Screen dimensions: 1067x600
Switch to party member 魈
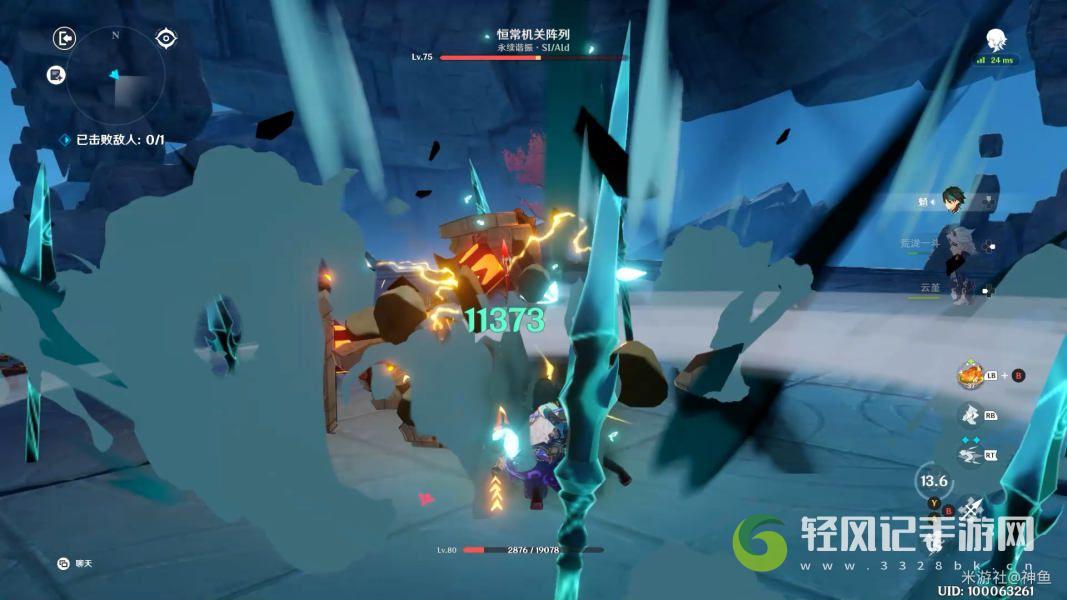pyautogui.click(x=951, y=202)
